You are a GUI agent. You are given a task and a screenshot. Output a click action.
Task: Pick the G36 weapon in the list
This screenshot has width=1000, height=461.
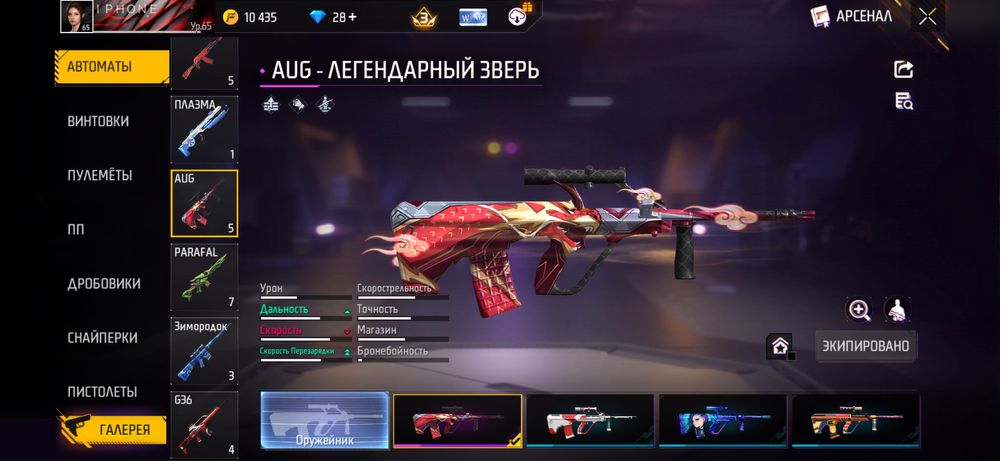click(x=205, y=424)
